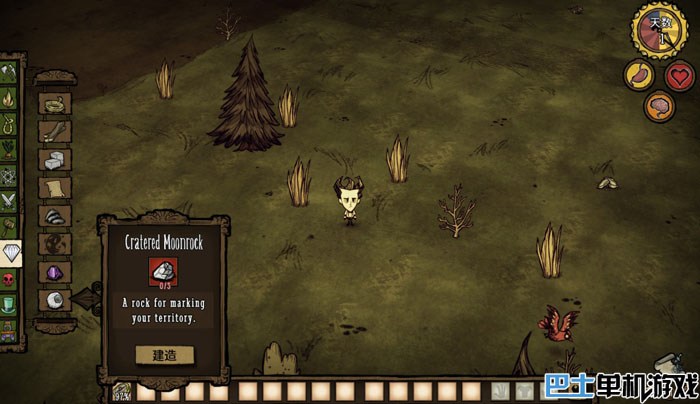Select the rope recipe slot

click(54, 103)
